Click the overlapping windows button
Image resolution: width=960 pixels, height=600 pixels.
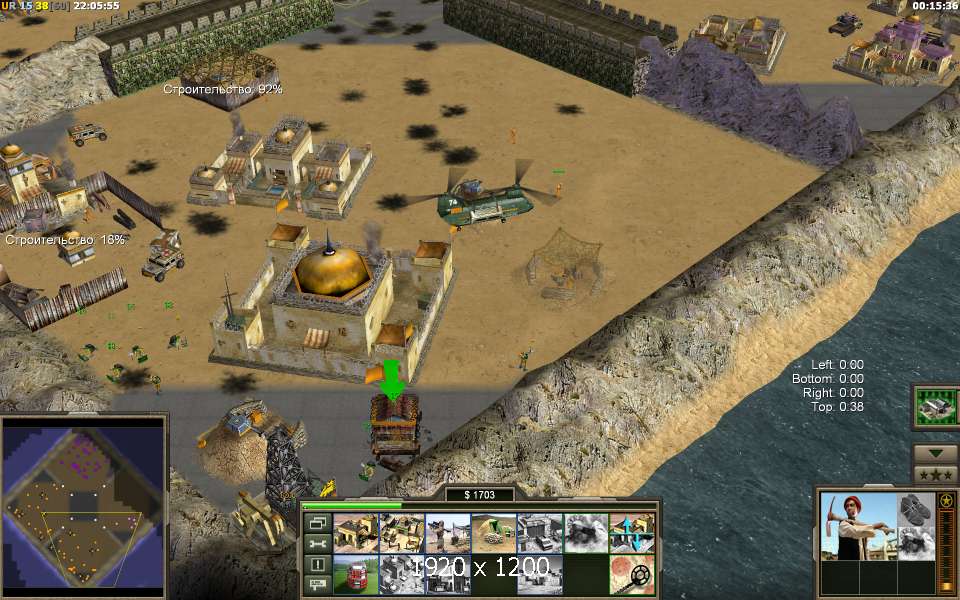[x=317, y=523]
